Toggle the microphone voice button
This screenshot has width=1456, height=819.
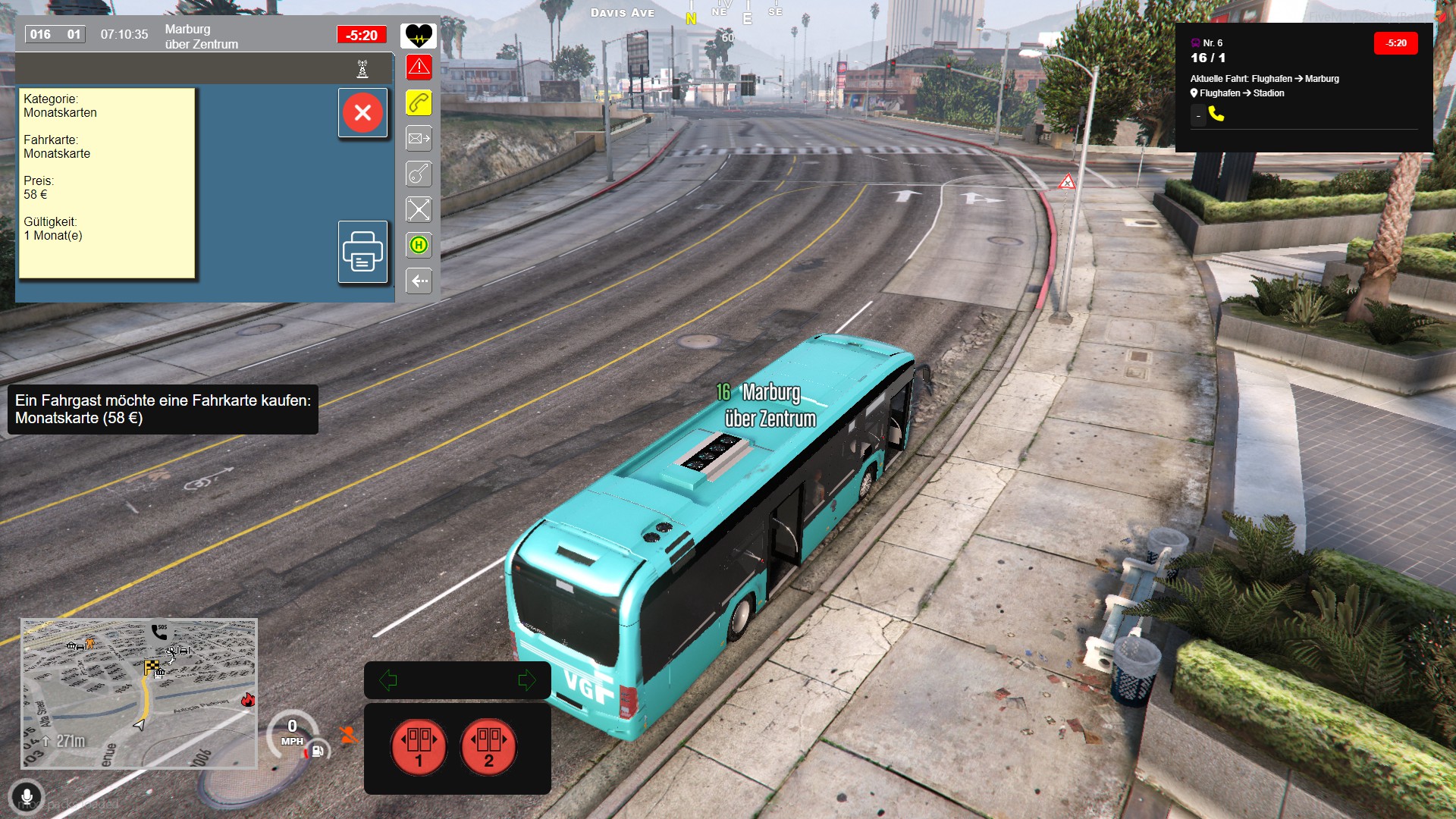pyautogui.click(x=27, y=797)
